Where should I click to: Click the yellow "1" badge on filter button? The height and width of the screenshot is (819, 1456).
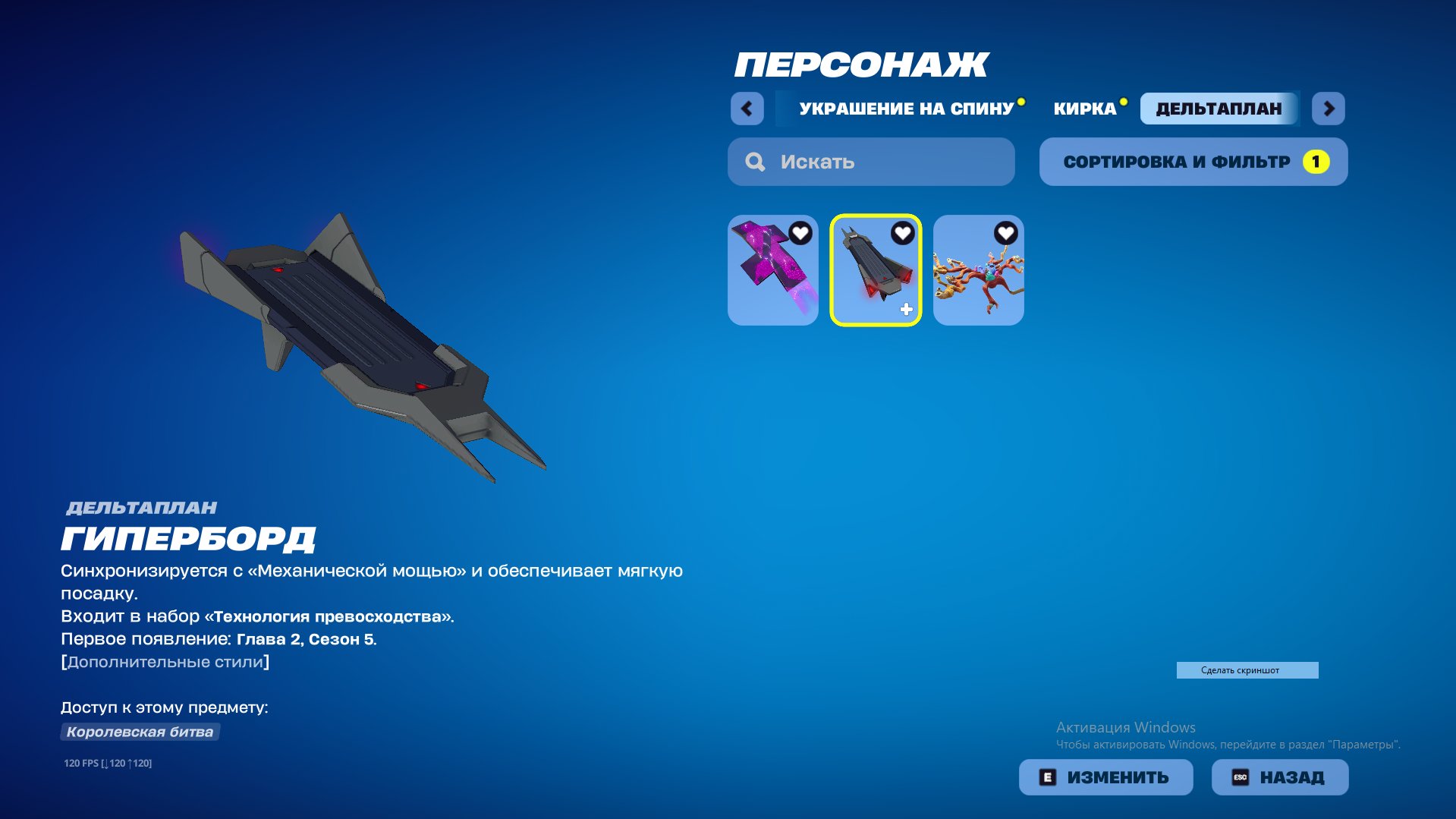(1315, 161)
